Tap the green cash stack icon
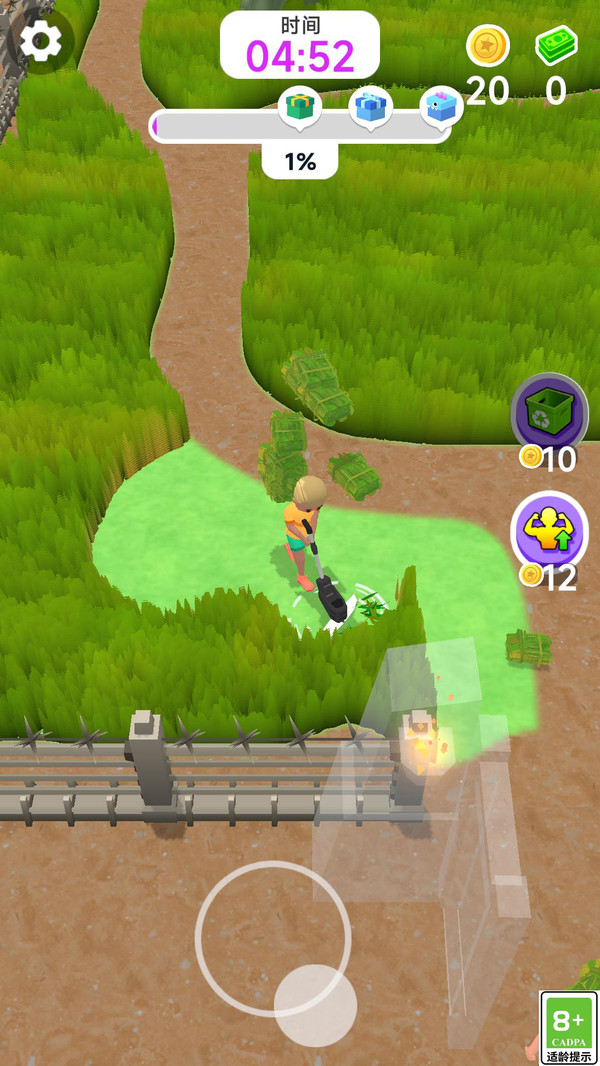Screen dimensions: 600x1066 (x=556, y=45)
